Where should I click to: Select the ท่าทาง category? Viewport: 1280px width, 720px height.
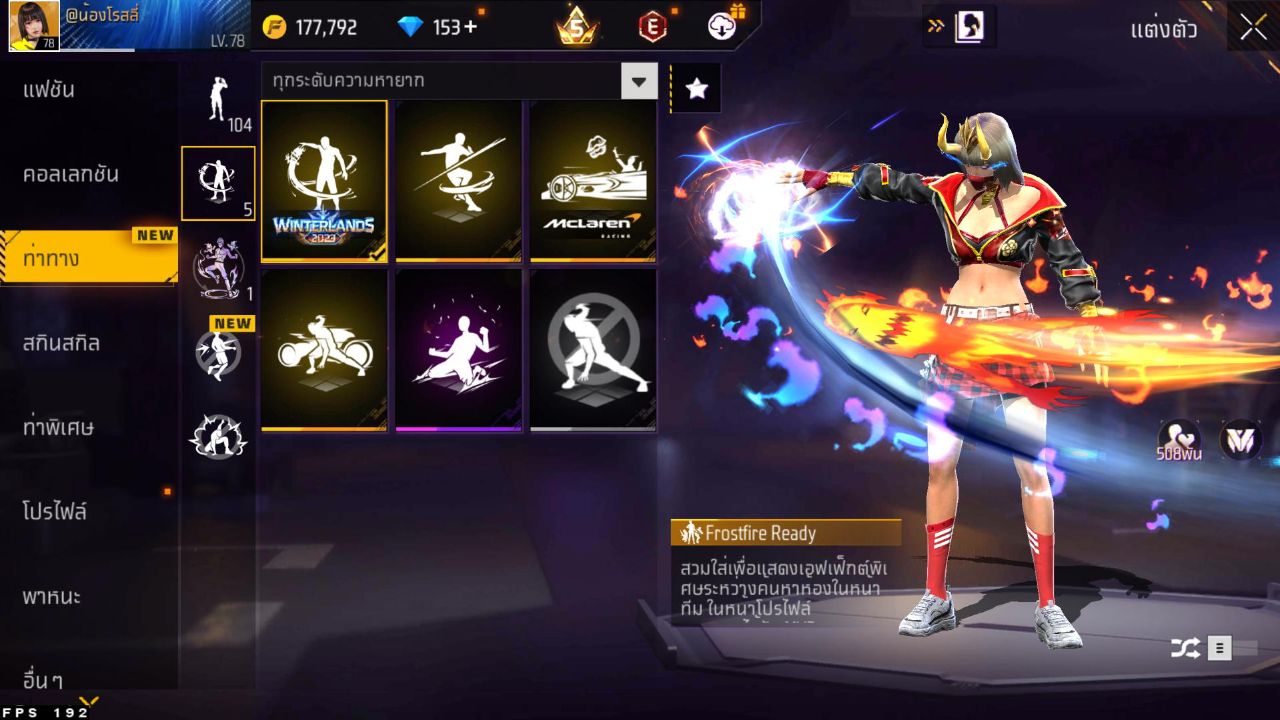[x=52, y=258]
